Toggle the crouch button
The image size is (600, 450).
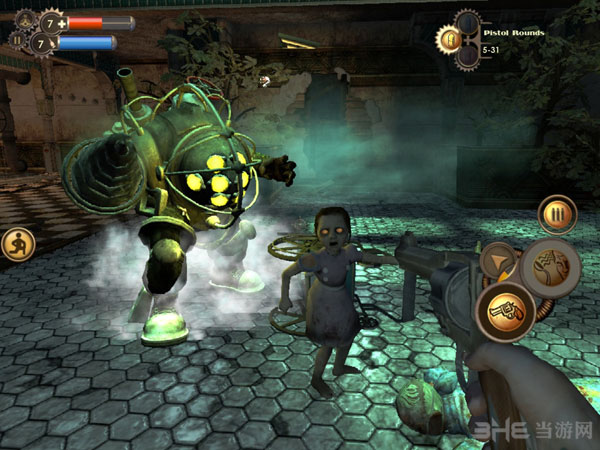[x=18, y=243]
